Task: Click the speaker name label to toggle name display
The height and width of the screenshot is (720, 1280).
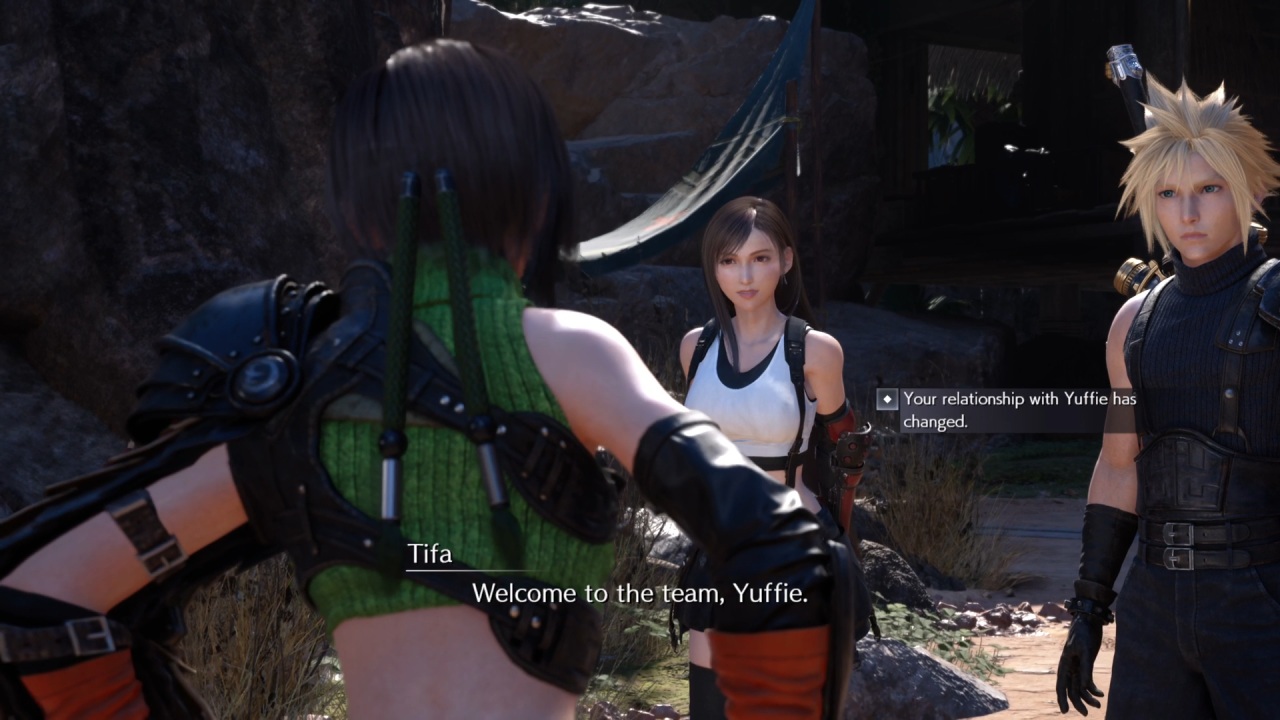Action: [428, 553]
